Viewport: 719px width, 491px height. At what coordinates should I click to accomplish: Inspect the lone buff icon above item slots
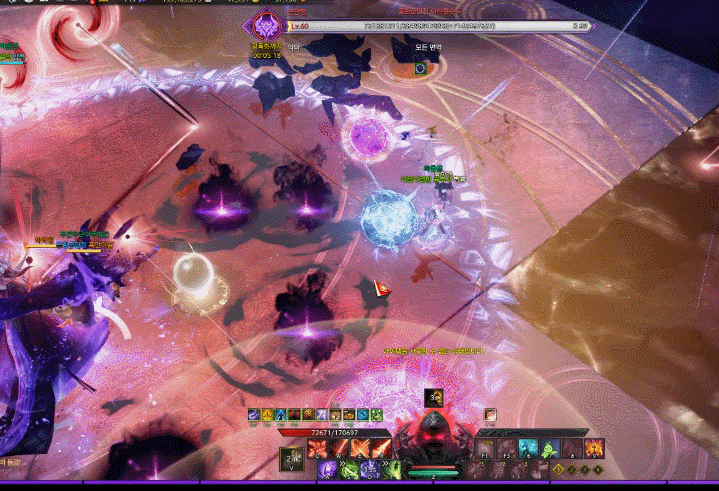tap(490, 414)
